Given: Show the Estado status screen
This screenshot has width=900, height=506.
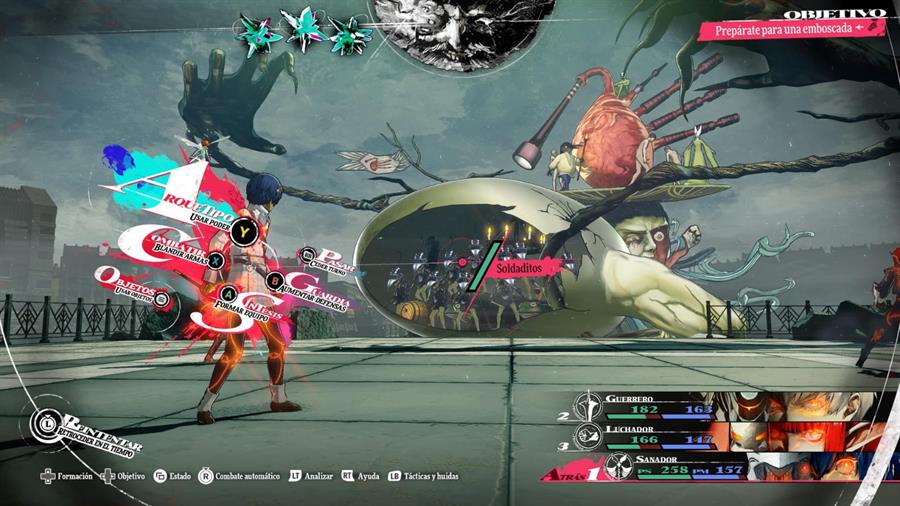Looking at the screenshot, I should coord(172,476).
